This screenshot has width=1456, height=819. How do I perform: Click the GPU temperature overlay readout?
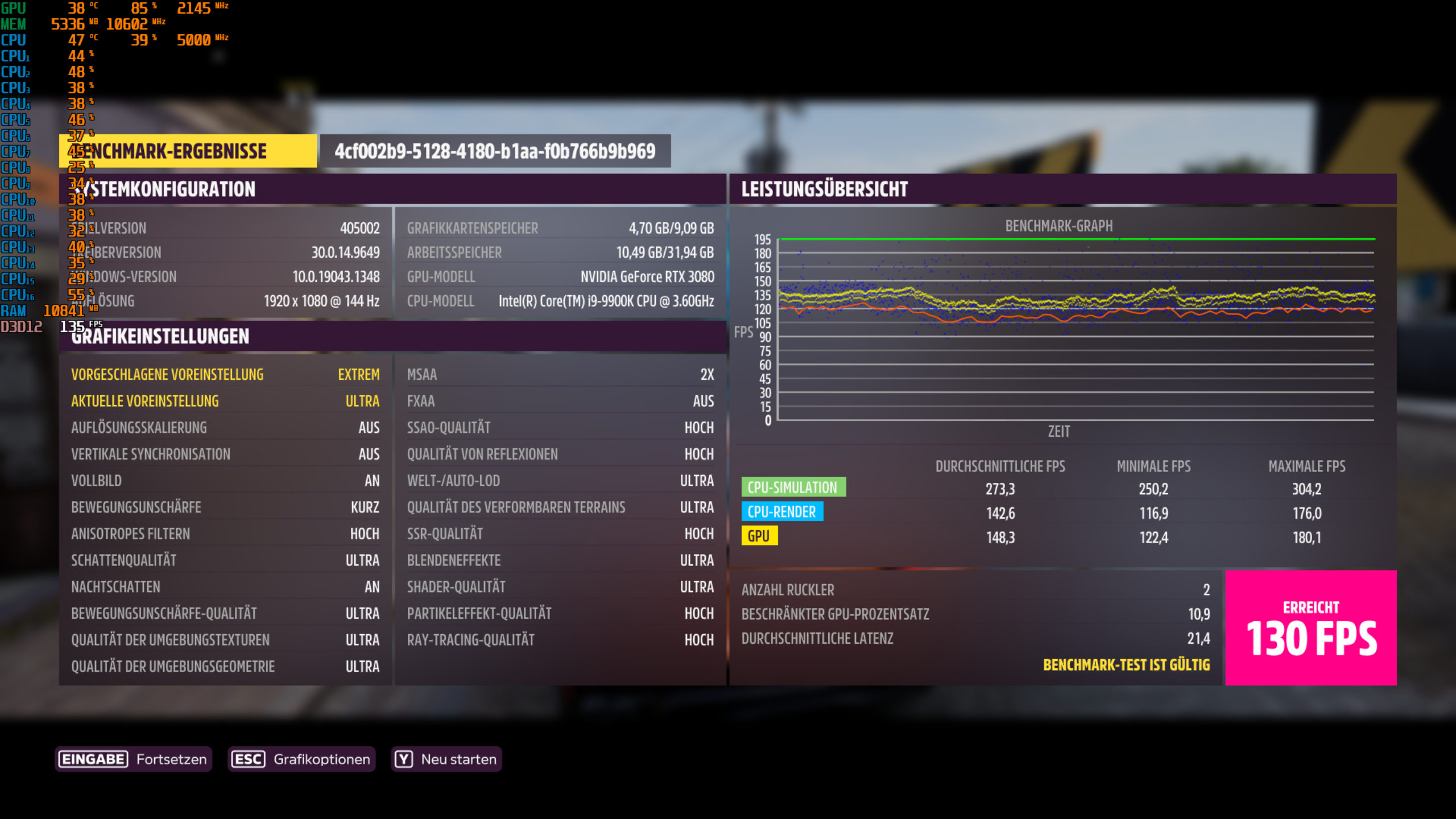point(77,9)
